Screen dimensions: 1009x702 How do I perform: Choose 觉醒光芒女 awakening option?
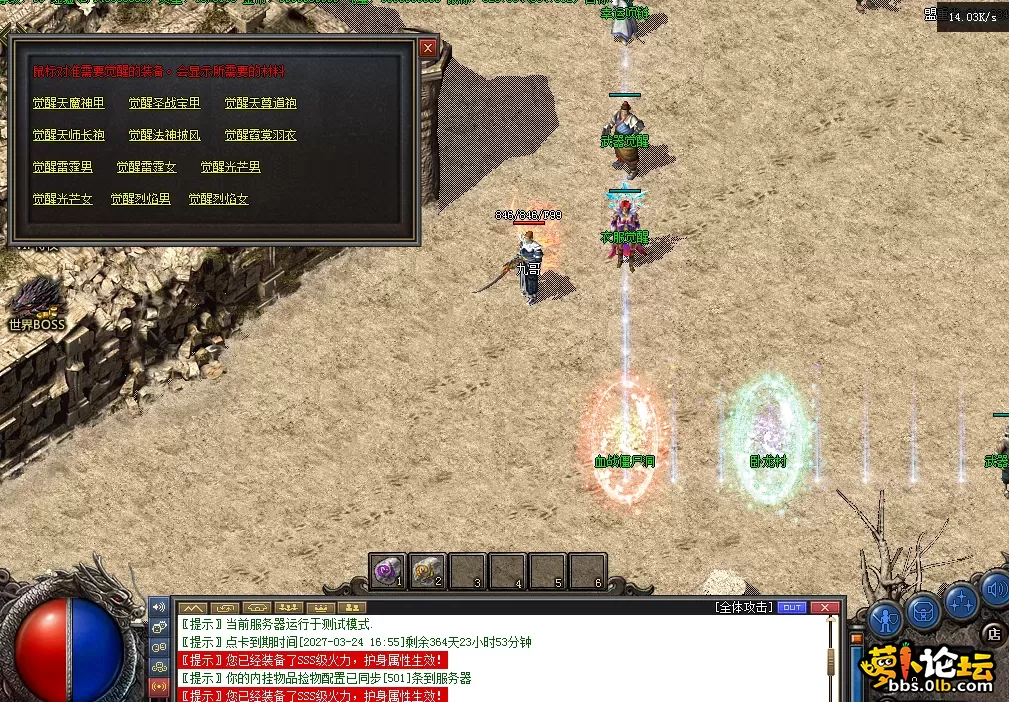(62, 199)
